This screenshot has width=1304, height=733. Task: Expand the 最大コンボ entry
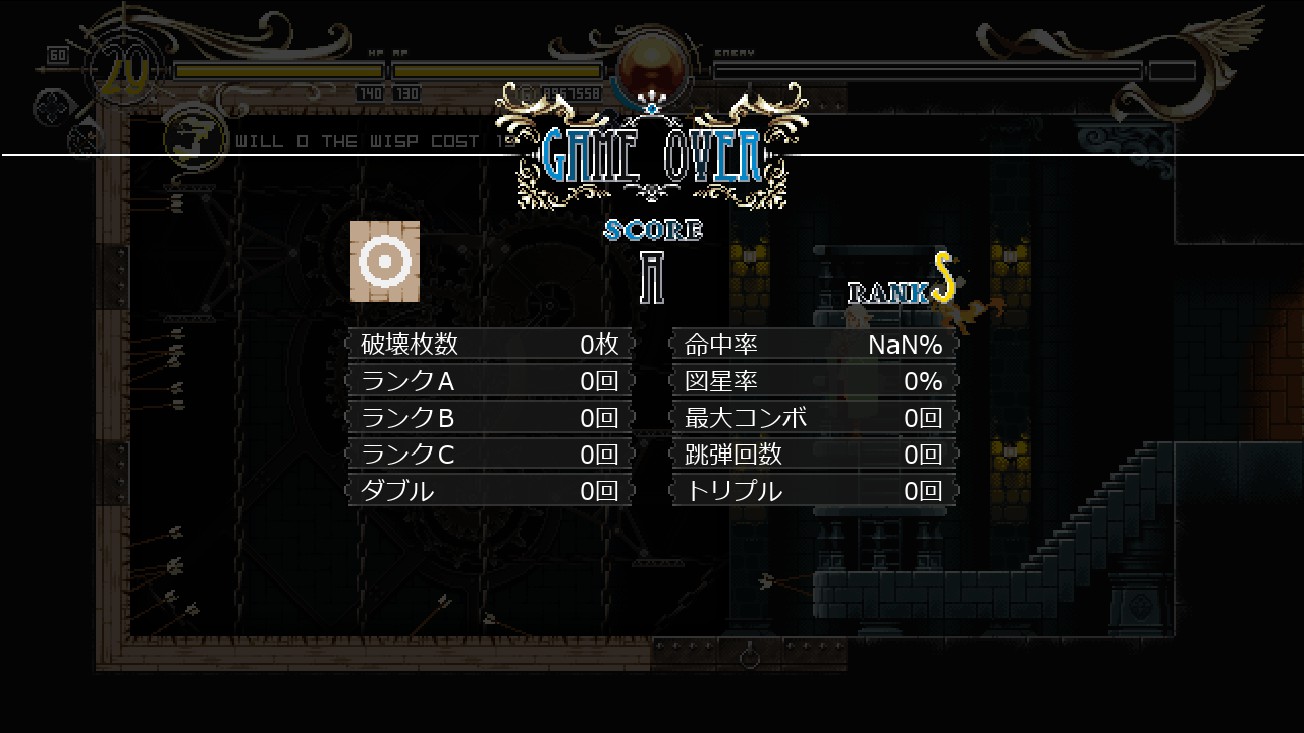(812, 417)
